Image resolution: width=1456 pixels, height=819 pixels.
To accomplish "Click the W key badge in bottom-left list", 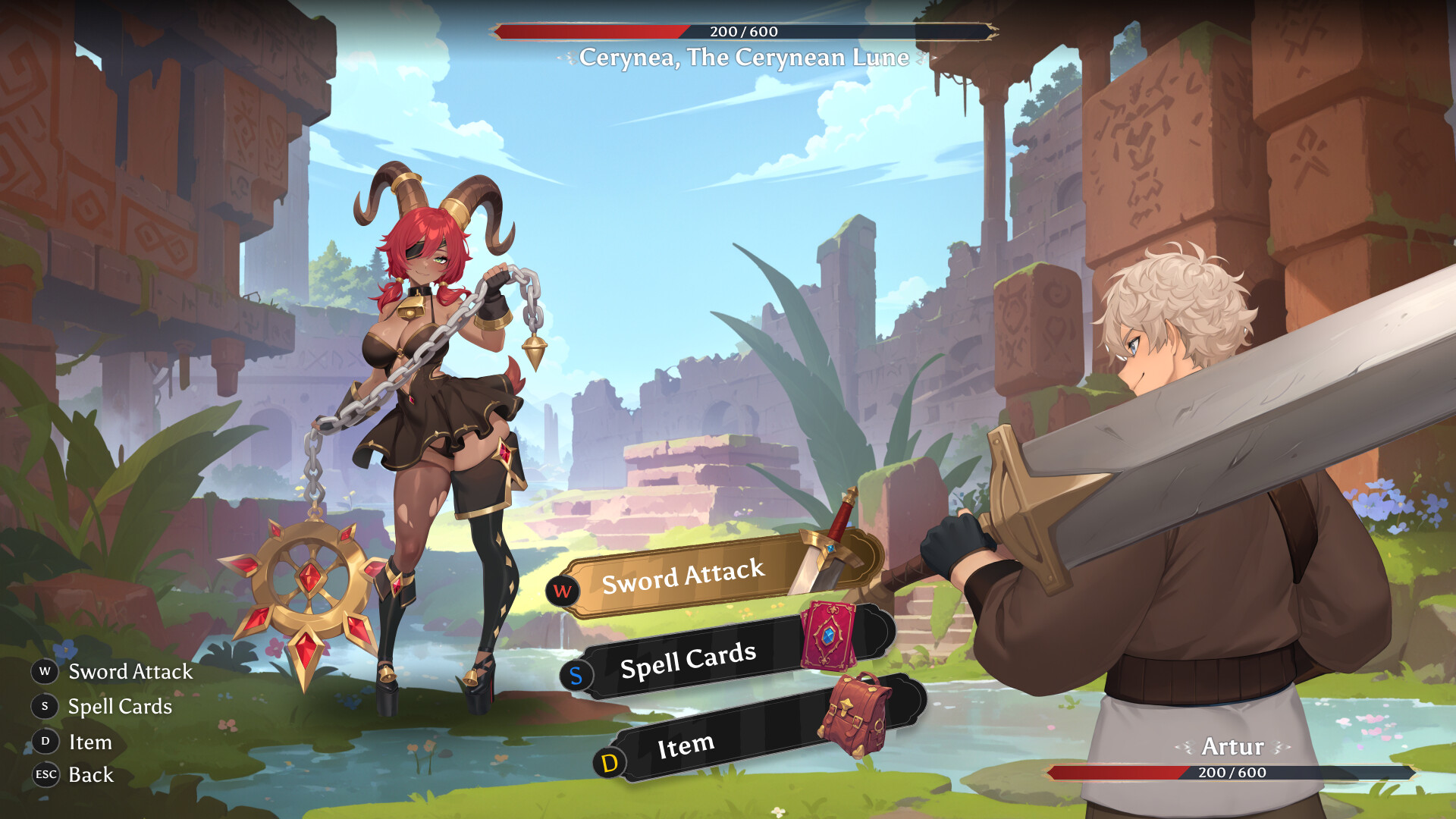I will pyautogui.click(x=45, y=671).
